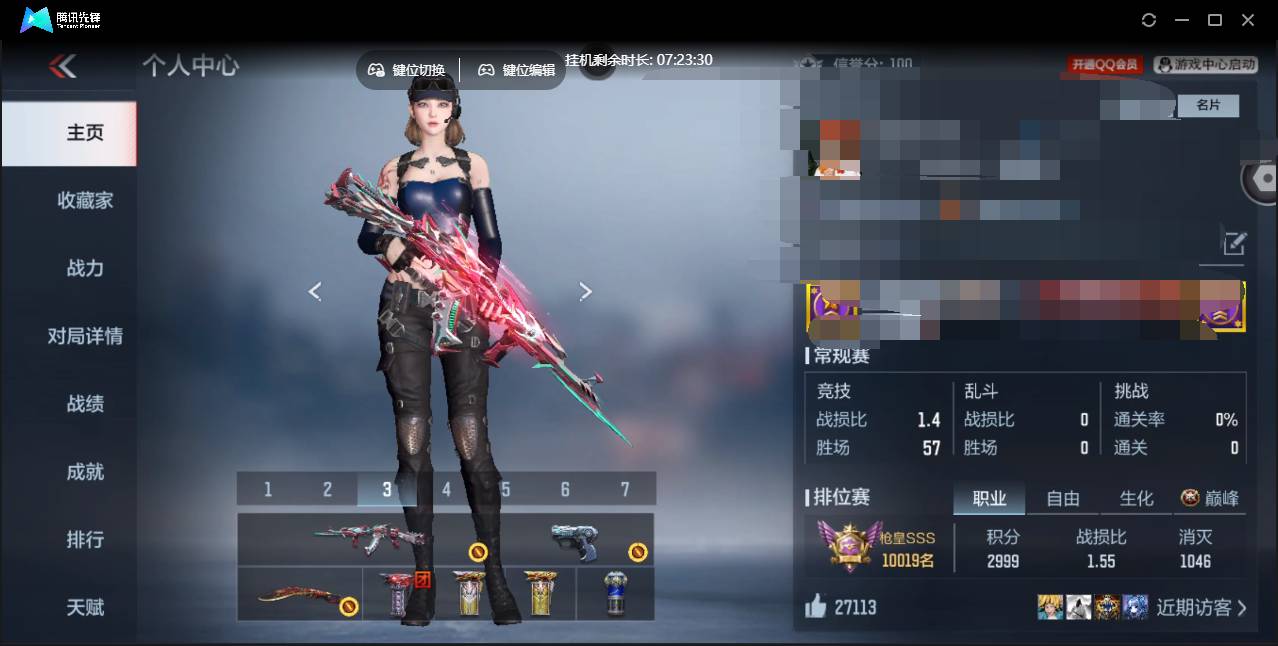The width and height of the screenshot is (1278, 646).
Task: View the 战绩 section
Action: coord(85,404)
